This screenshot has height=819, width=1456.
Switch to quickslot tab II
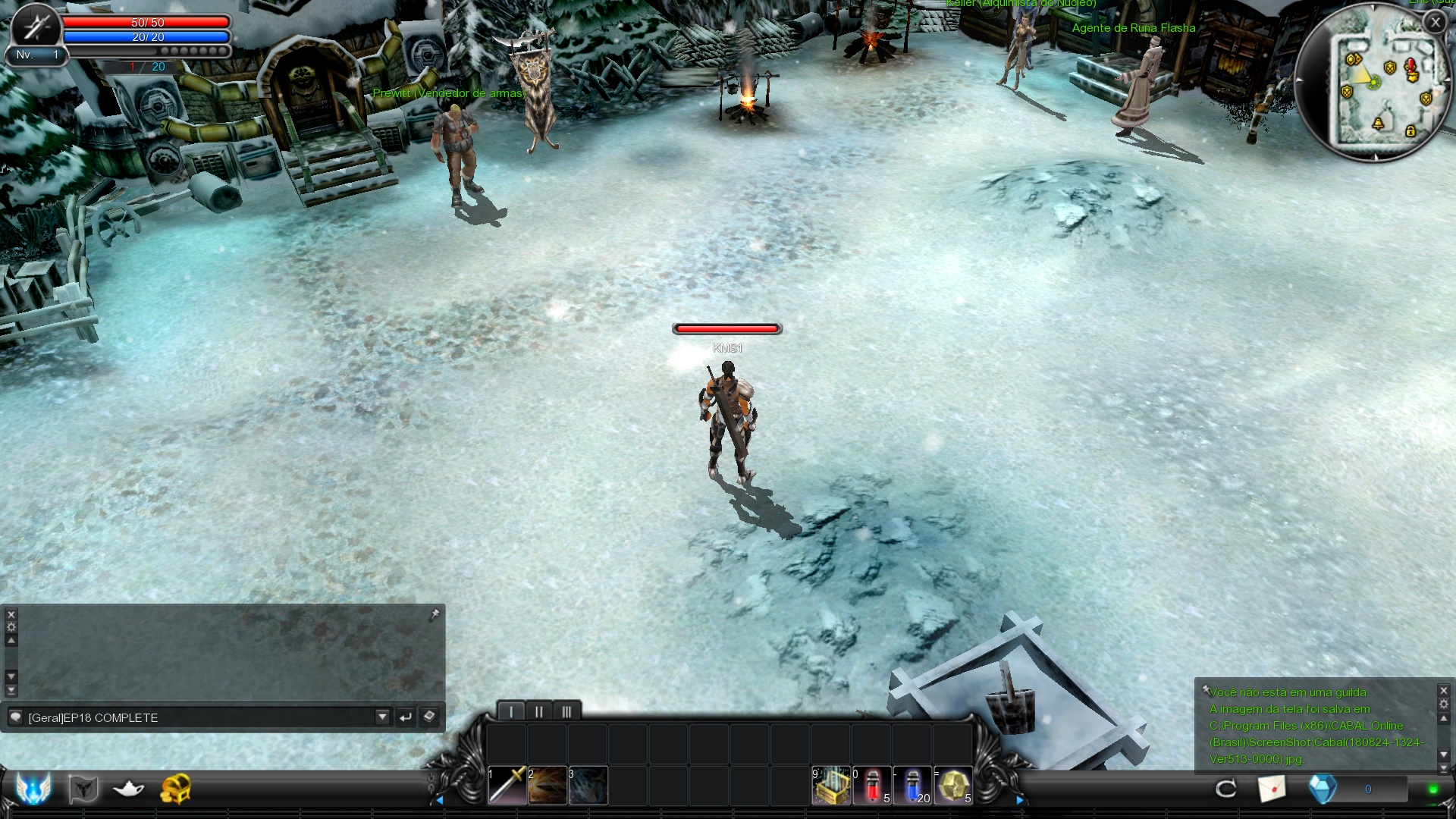coord(538,711)
